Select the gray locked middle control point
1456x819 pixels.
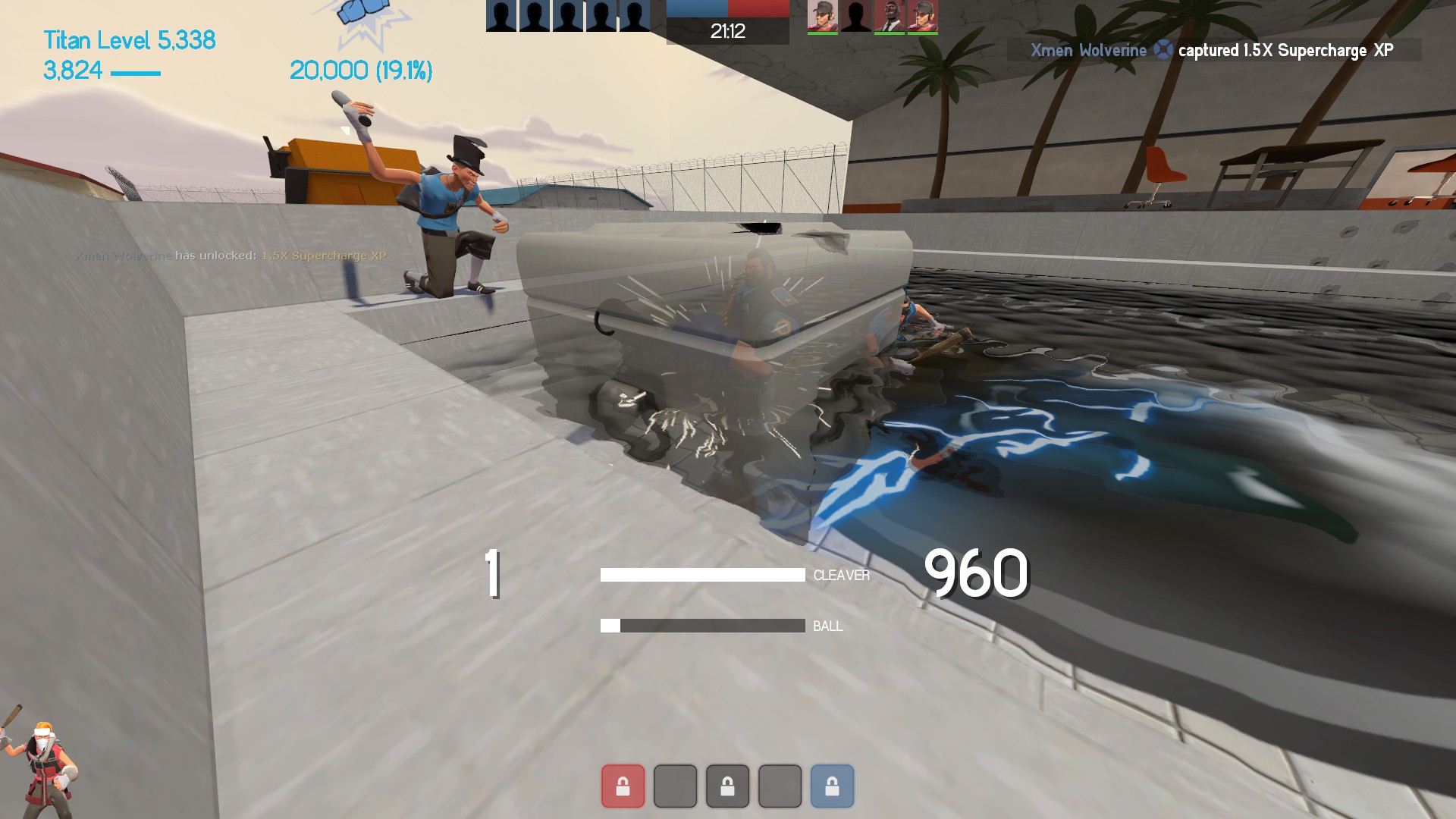[727, 786]
